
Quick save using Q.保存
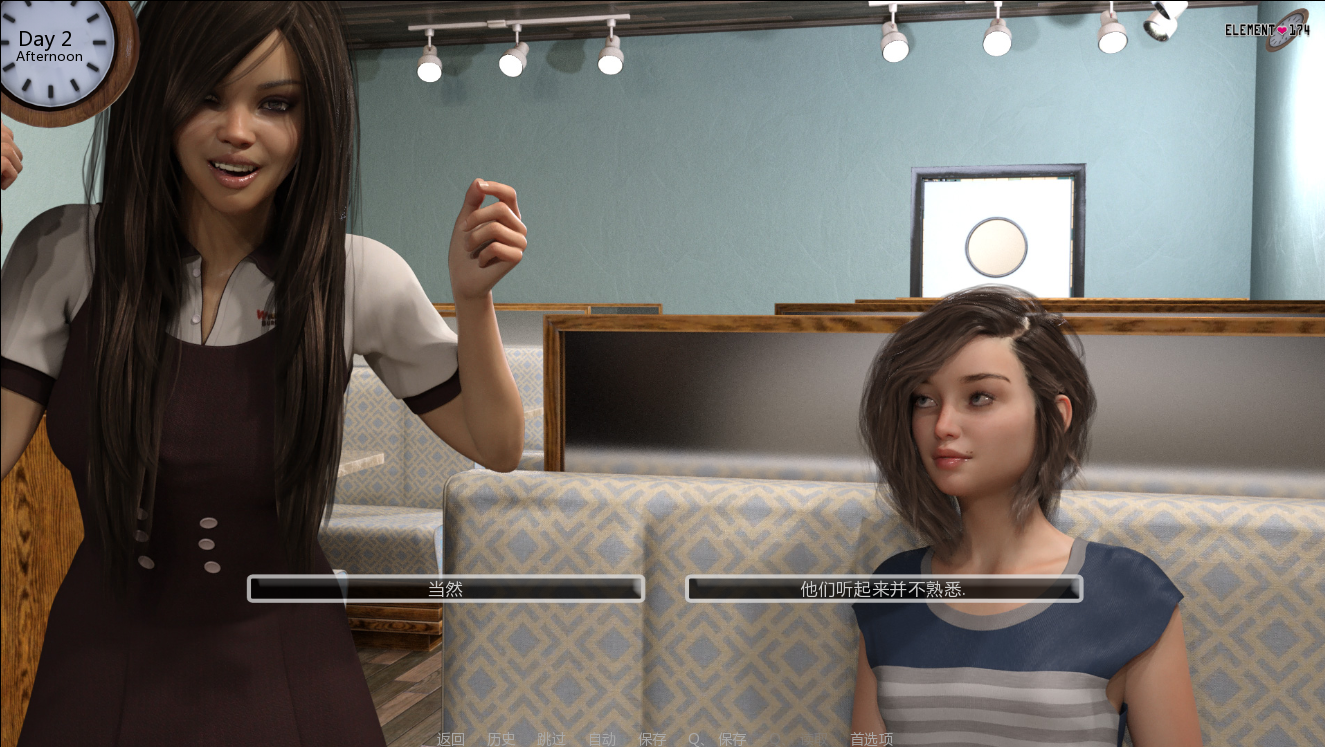click(717, 739)
